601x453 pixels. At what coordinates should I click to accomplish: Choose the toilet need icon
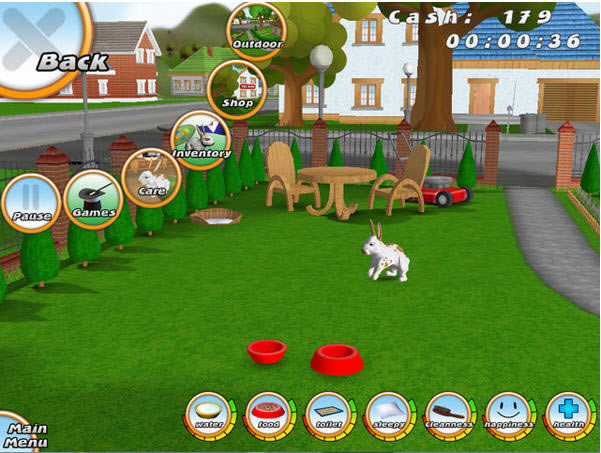click(329, 414)
